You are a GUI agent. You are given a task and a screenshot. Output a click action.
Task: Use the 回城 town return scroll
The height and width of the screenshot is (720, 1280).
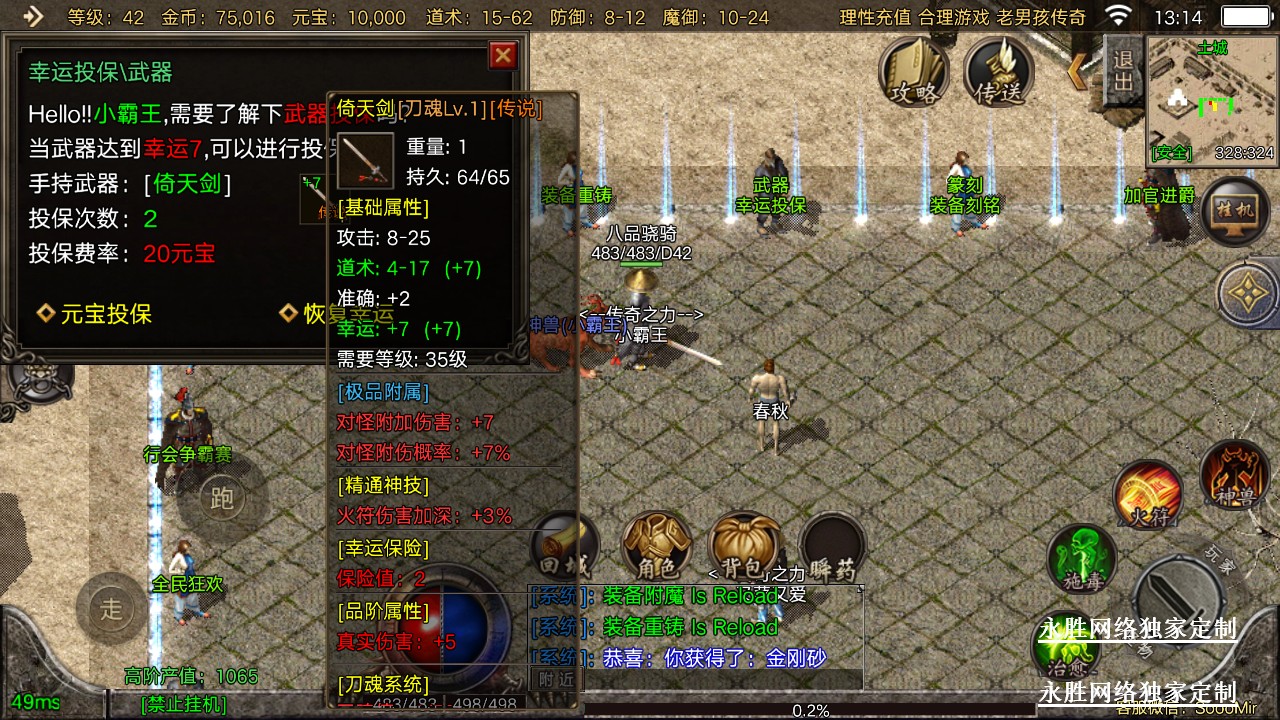[563, 548]
